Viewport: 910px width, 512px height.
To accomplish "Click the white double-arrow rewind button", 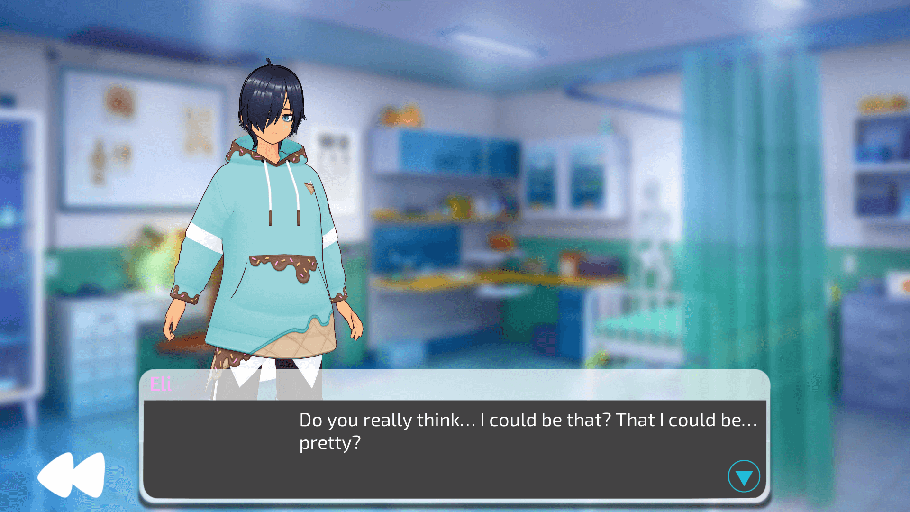I will (70, 475).
